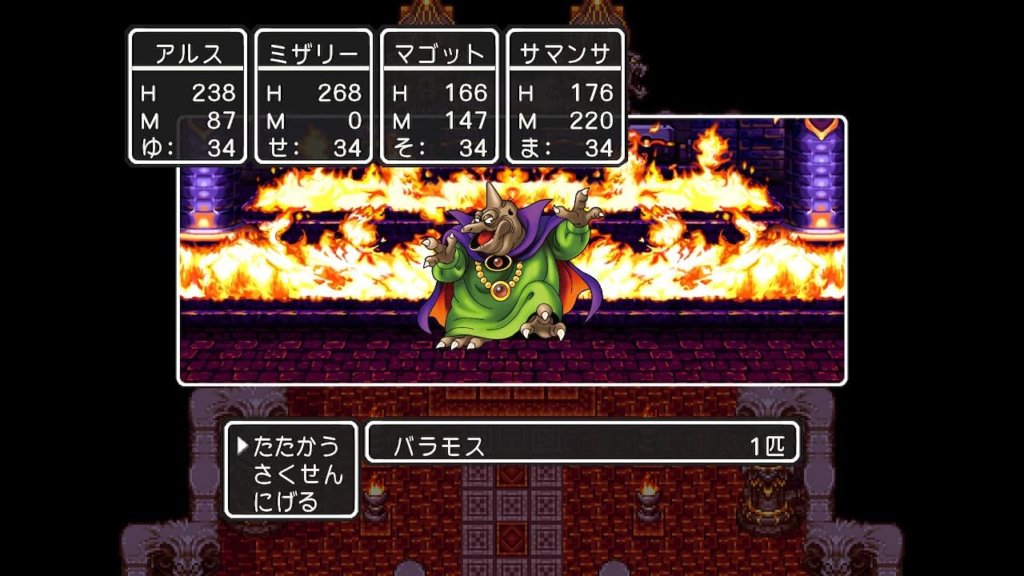The image size is (1024, 576).
Task: Select the バラモス enemy target row
Action: click(582, 445)
